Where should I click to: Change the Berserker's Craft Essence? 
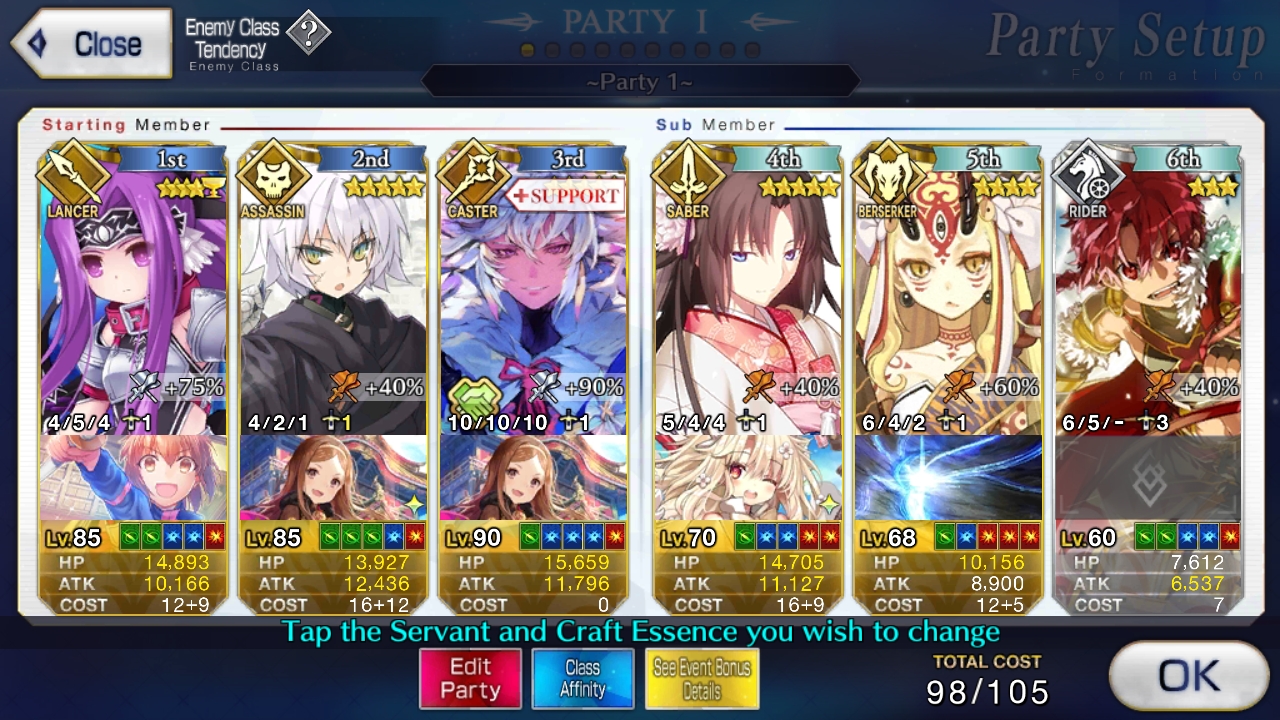point(948,478)
